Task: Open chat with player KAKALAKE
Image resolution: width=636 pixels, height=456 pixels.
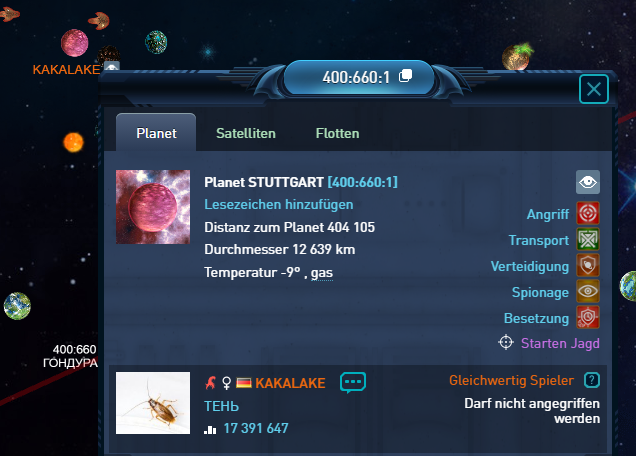Action: [x=354, y=382]
